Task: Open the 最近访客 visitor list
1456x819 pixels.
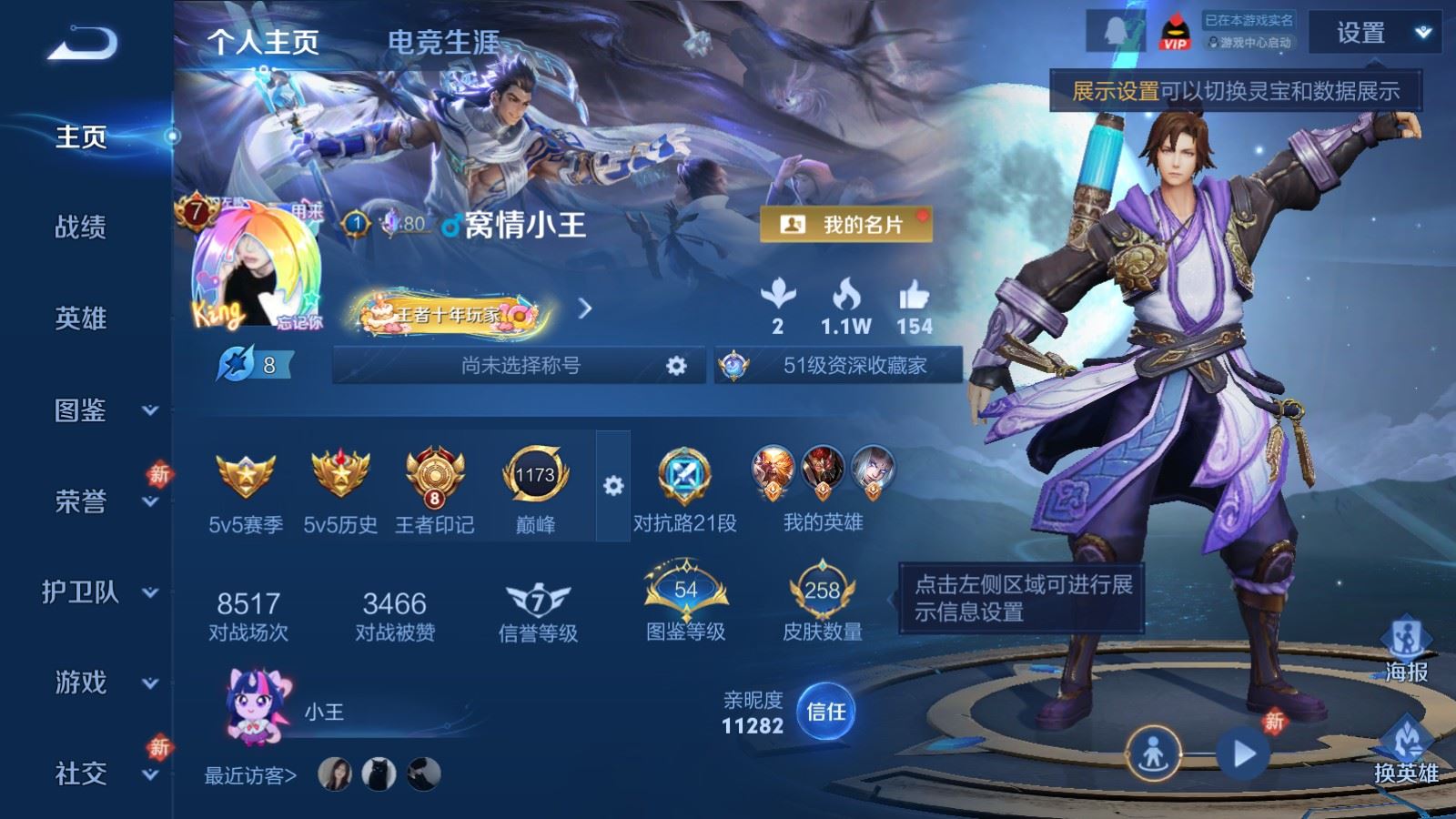Action: (250, 775)
